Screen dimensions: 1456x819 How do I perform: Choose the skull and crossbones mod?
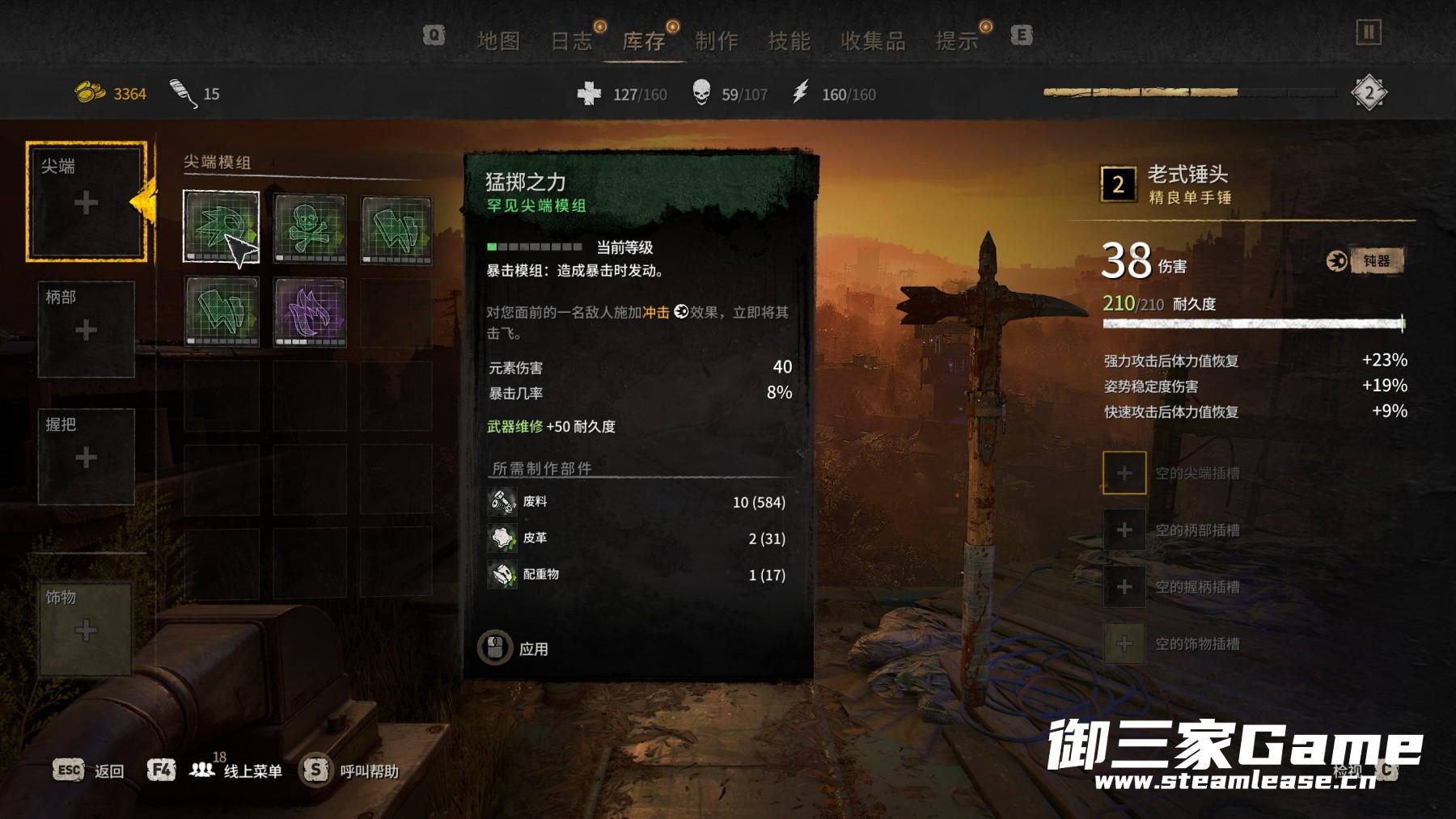pos(310,229)
